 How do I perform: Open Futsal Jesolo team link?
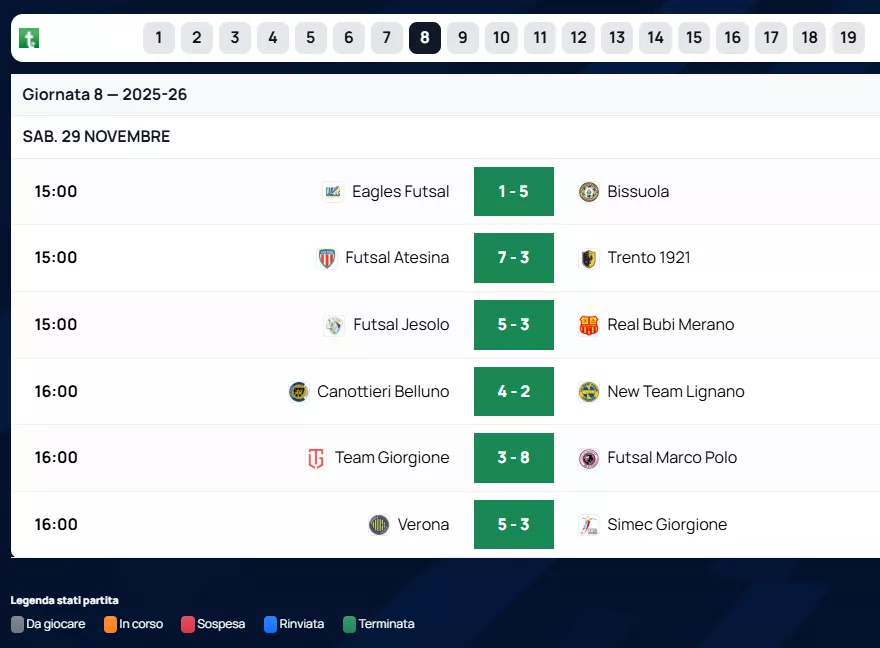[401, 325]
